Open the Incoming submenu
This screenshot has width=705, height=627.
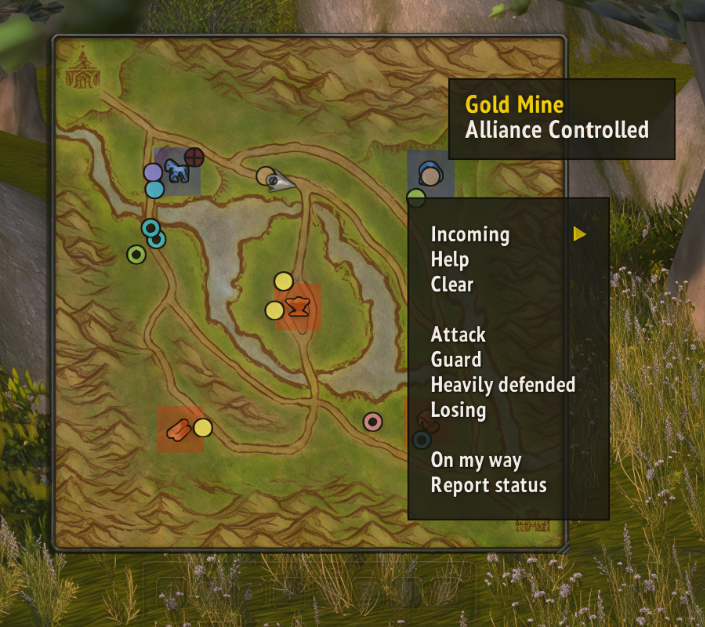pos(470,235)
